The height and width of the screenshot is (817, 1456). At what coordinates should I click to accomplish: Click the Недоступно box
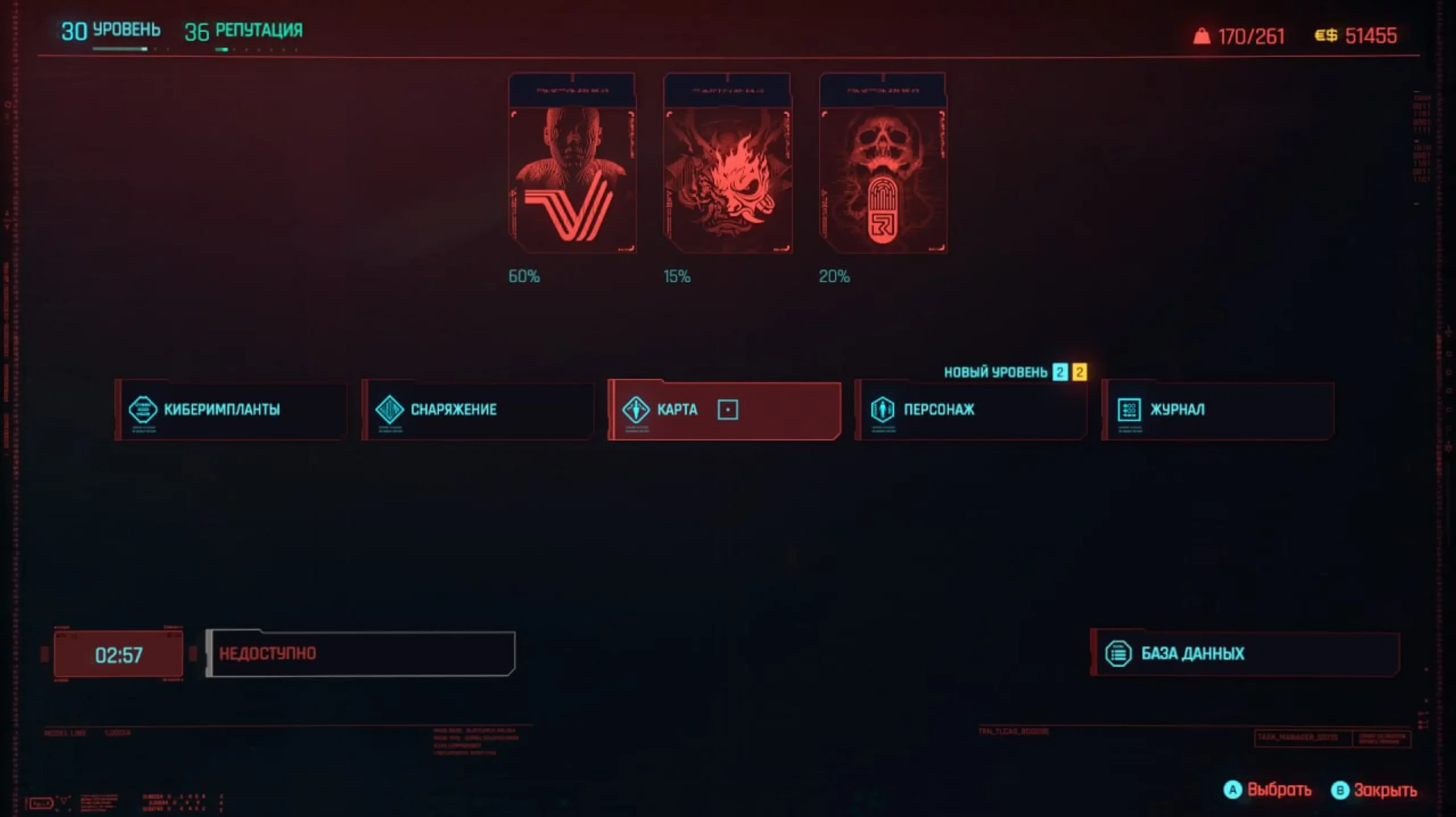coord(361,653)
